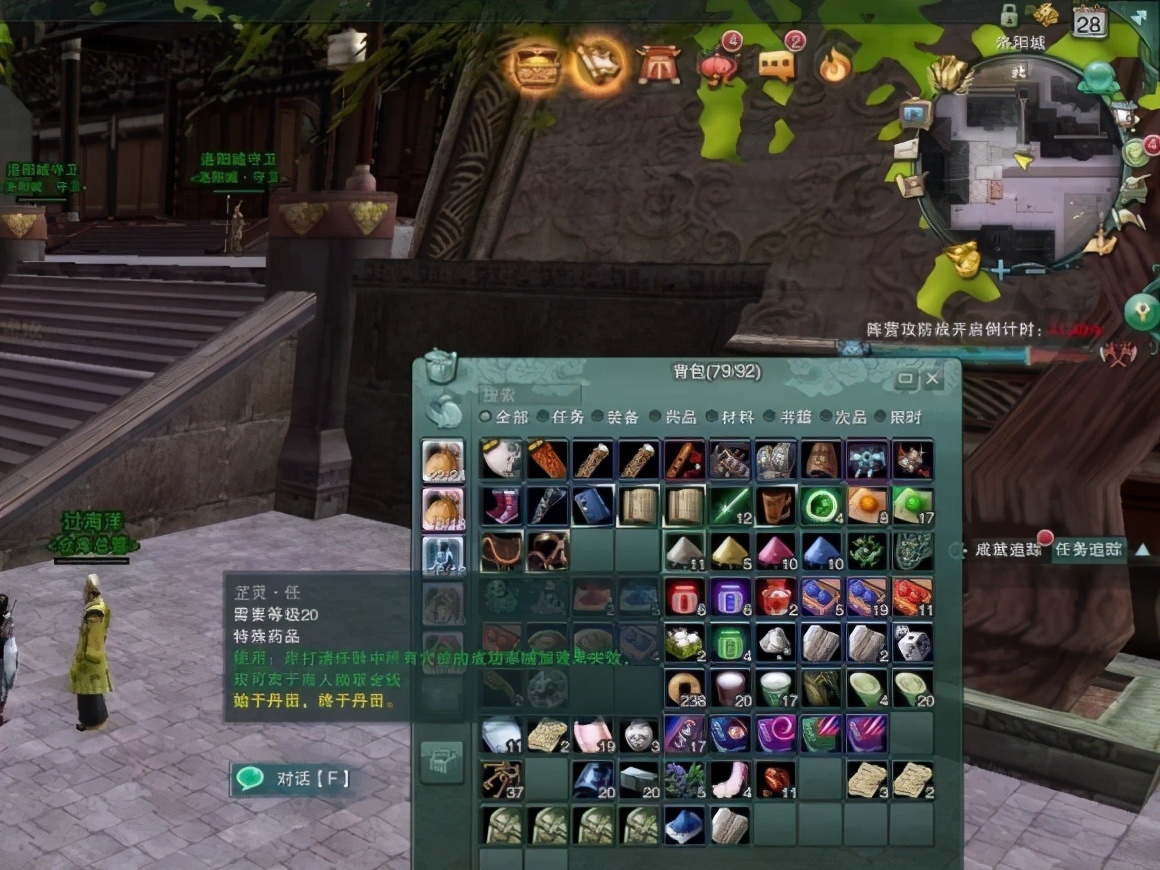Pick the key bundle with count 37
Image resolution: width=1160 pixels, height=870 pixels.
tap(501, 779)
